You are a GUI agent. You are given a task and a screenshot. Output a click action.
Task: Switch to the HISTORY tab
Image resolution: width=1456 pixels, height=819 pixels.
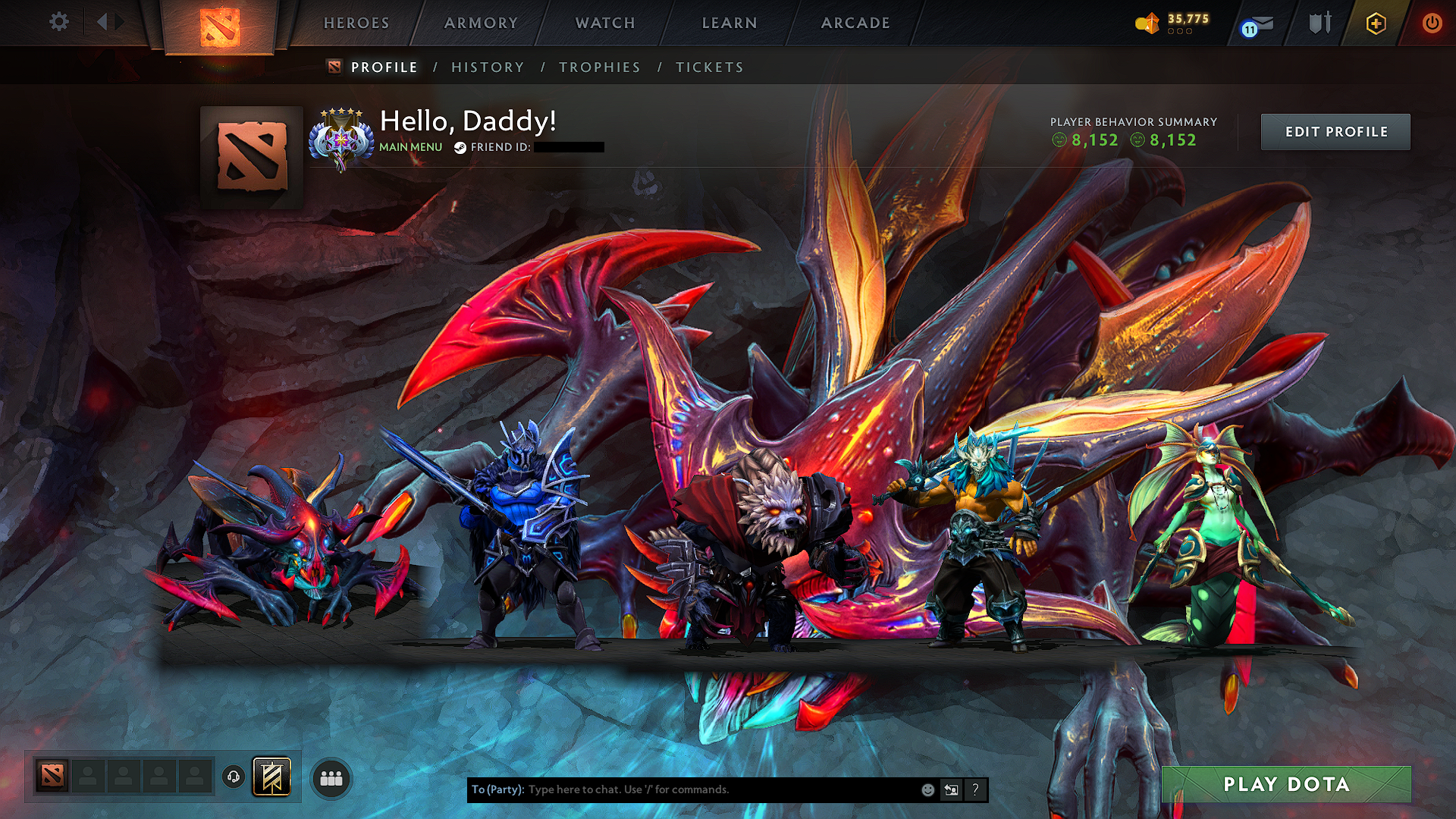pyautogui.click(x=487, y=67)
